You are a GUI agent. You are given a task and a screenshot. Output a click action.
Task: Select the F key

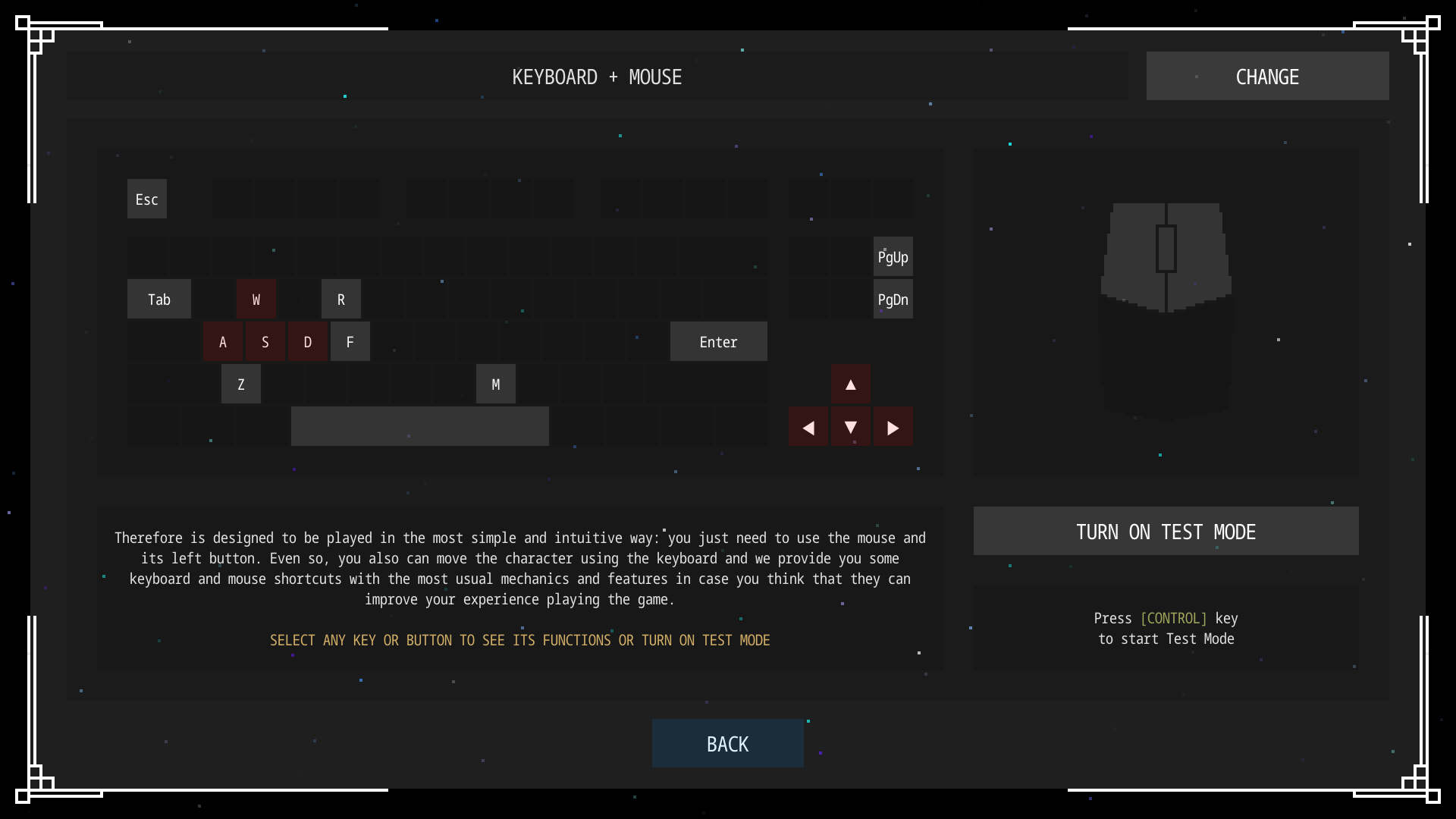[x=350, y=341]
